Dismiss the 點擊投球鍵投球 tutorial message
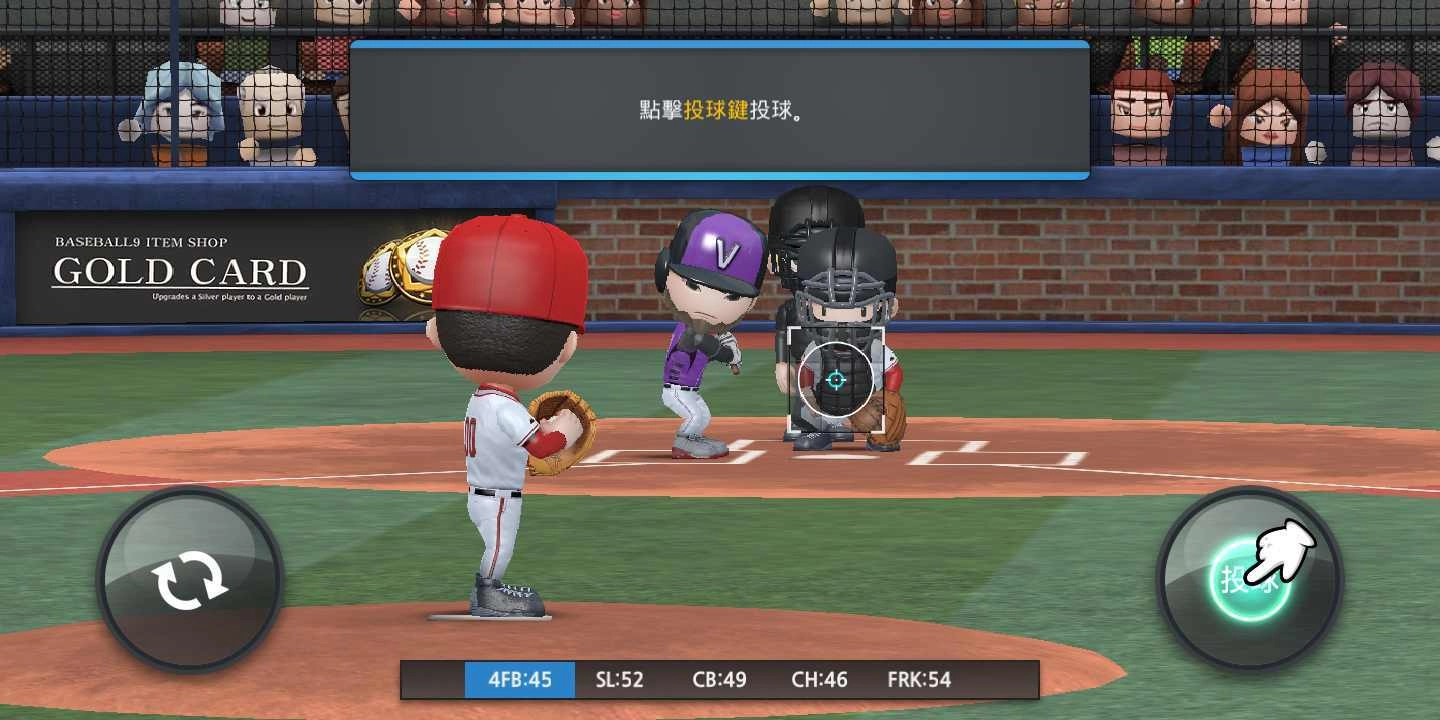Screen dimensions: 1440x720 pos(718,107)
